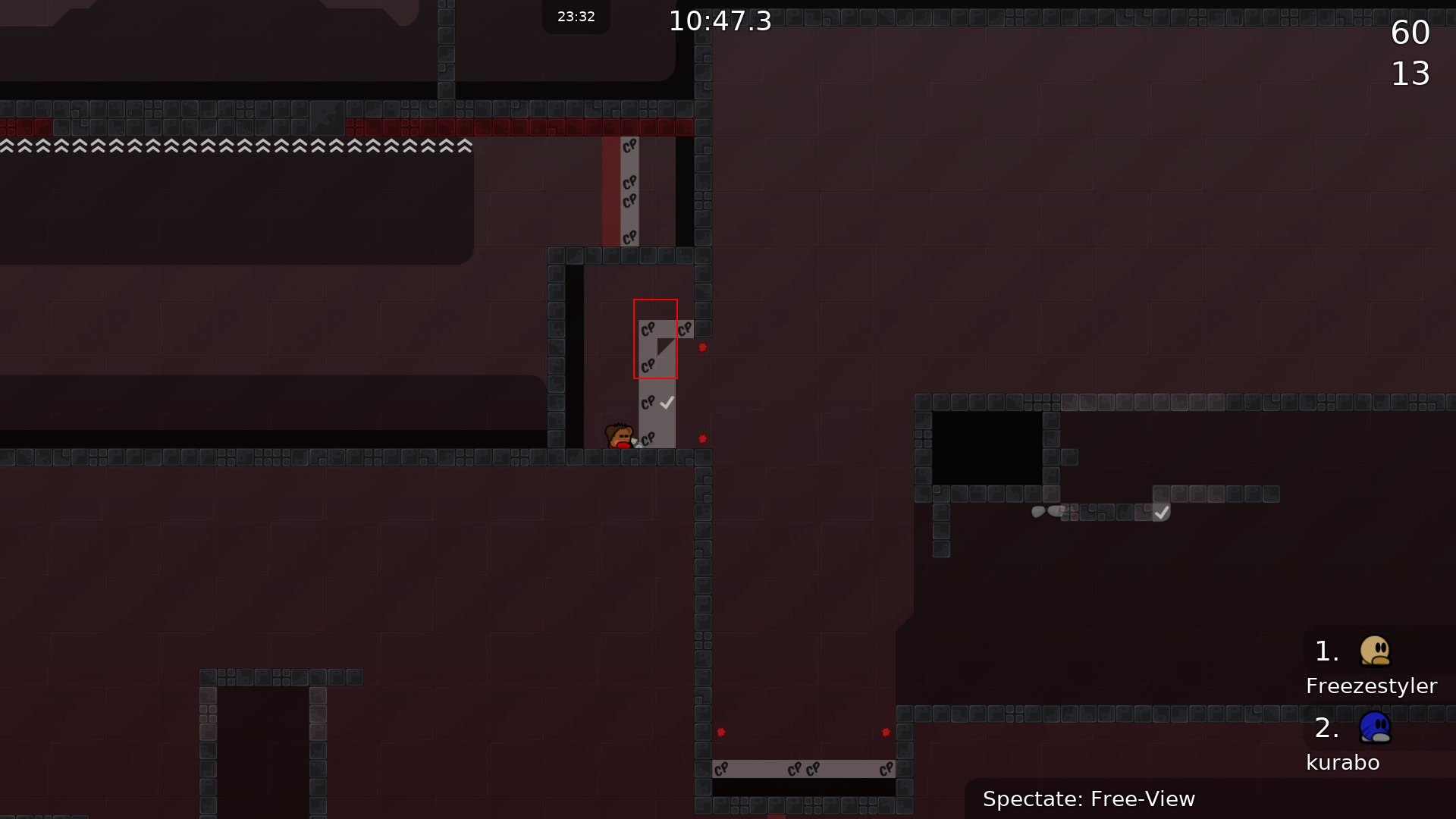This screenshot has width=1456, height=819.
Task: Click the race time 10:47.3 readout
Action: coord(719,20)
